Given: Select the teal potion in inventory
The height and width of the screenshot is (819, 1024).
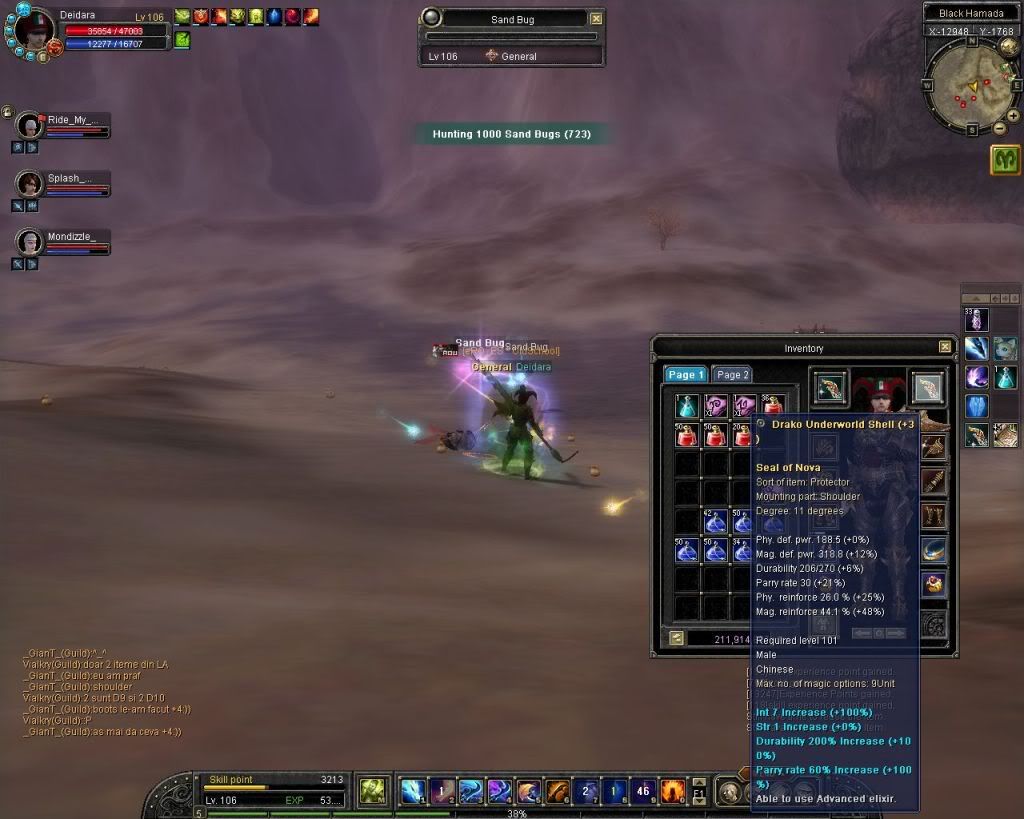Looking at the screenshot, I should tap(686, 406).
